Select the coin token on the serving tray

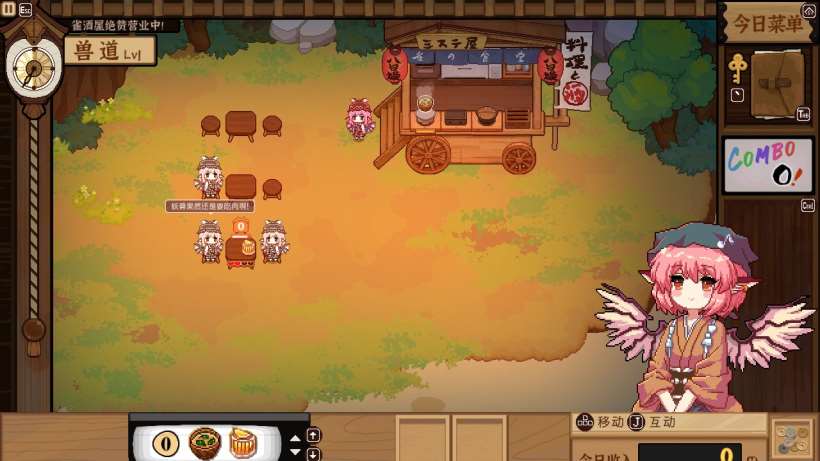[165, 442]
